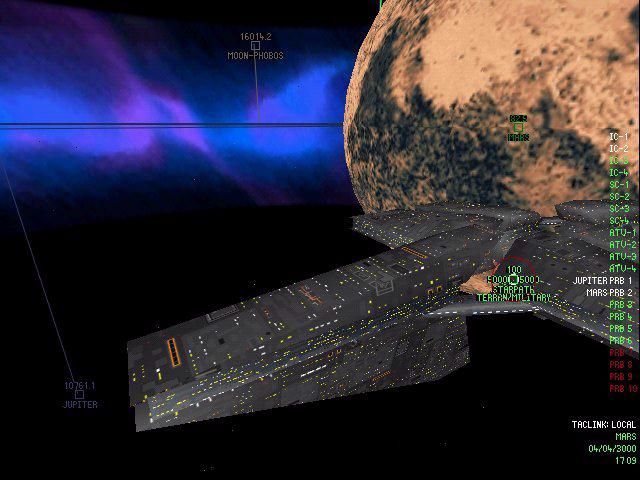Select the red PRB 10 probe entry

click(621, 389)
